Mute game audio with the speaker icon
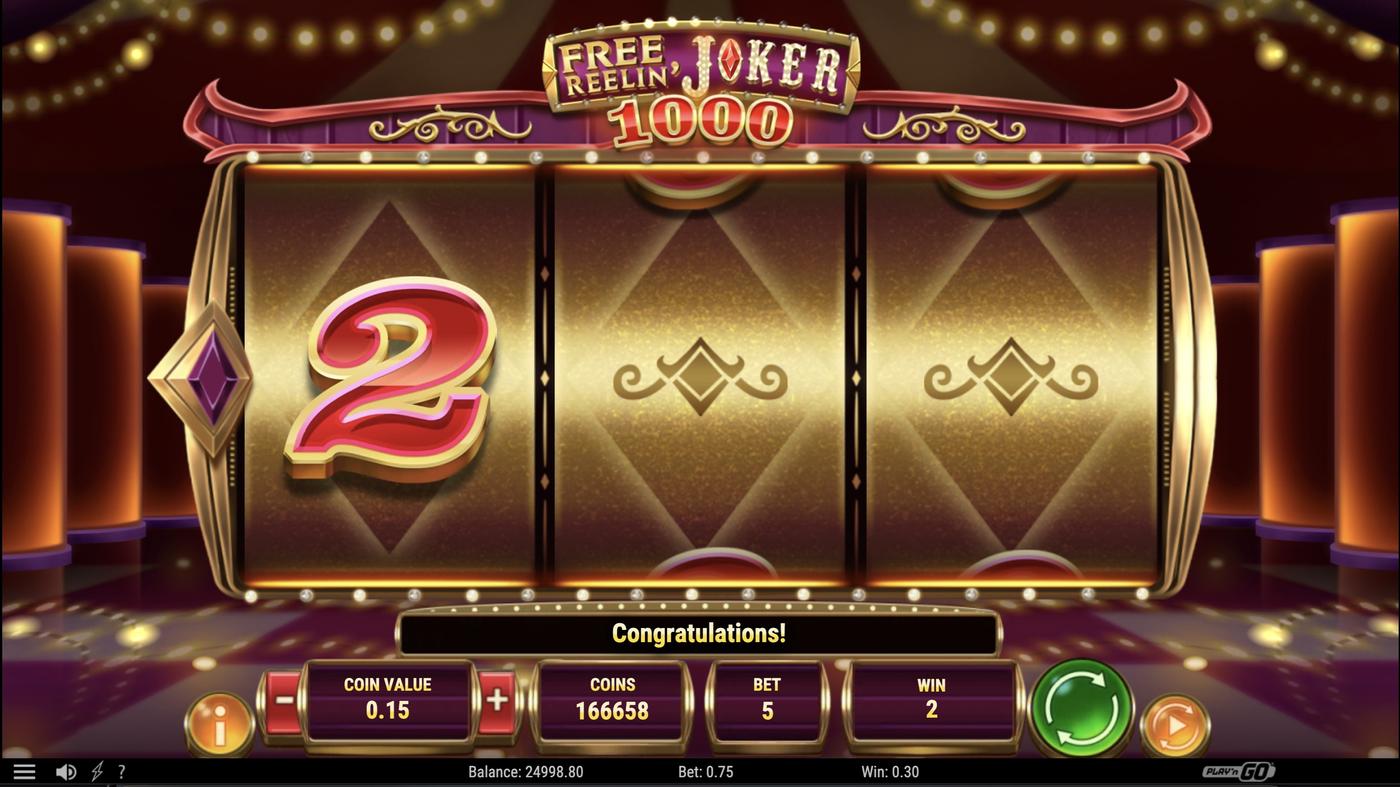Image resolution: width=1400 pixels, height=787 pixels. pyautogui.click(x=66, y=770)
